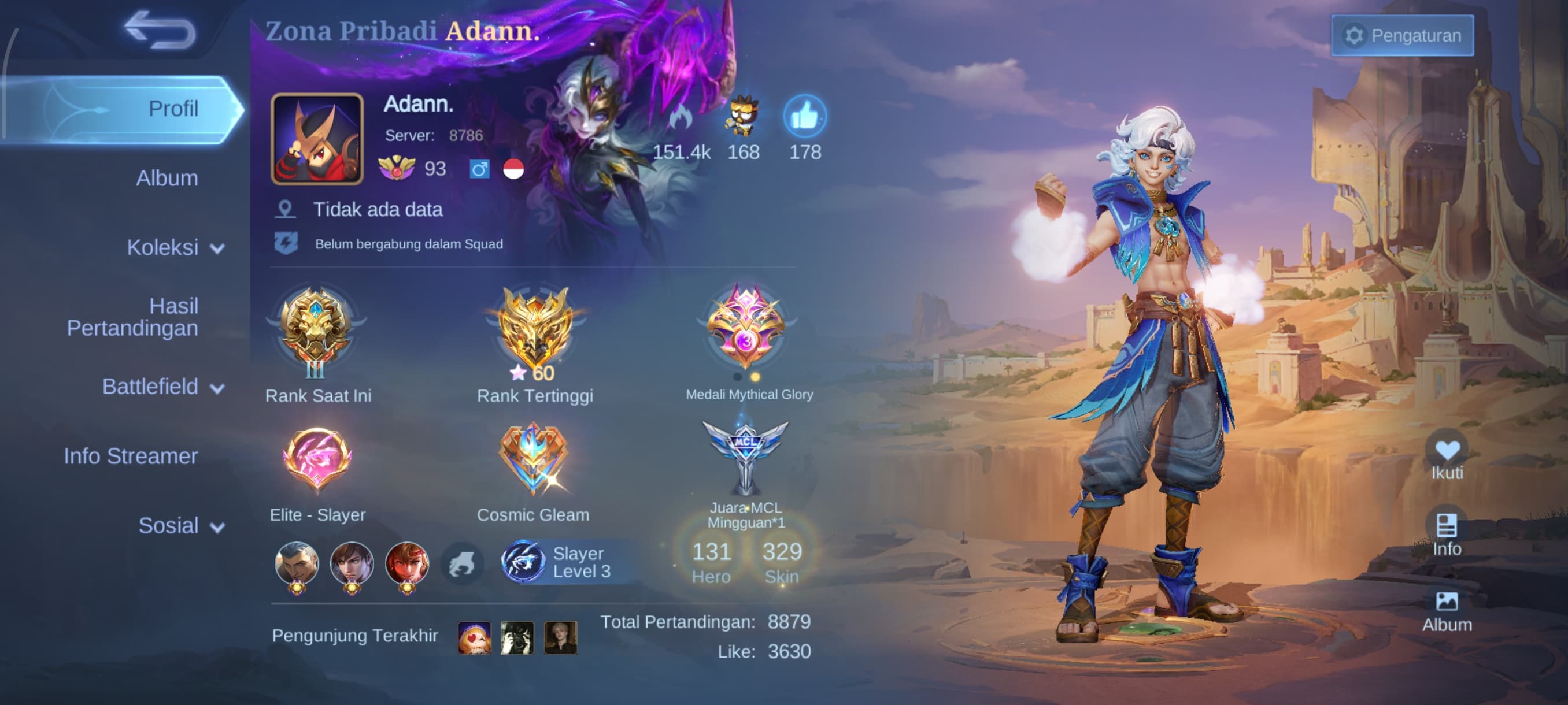
Task: Show the Juara MCL Mingguan trophy
Action: pos(746,456)
